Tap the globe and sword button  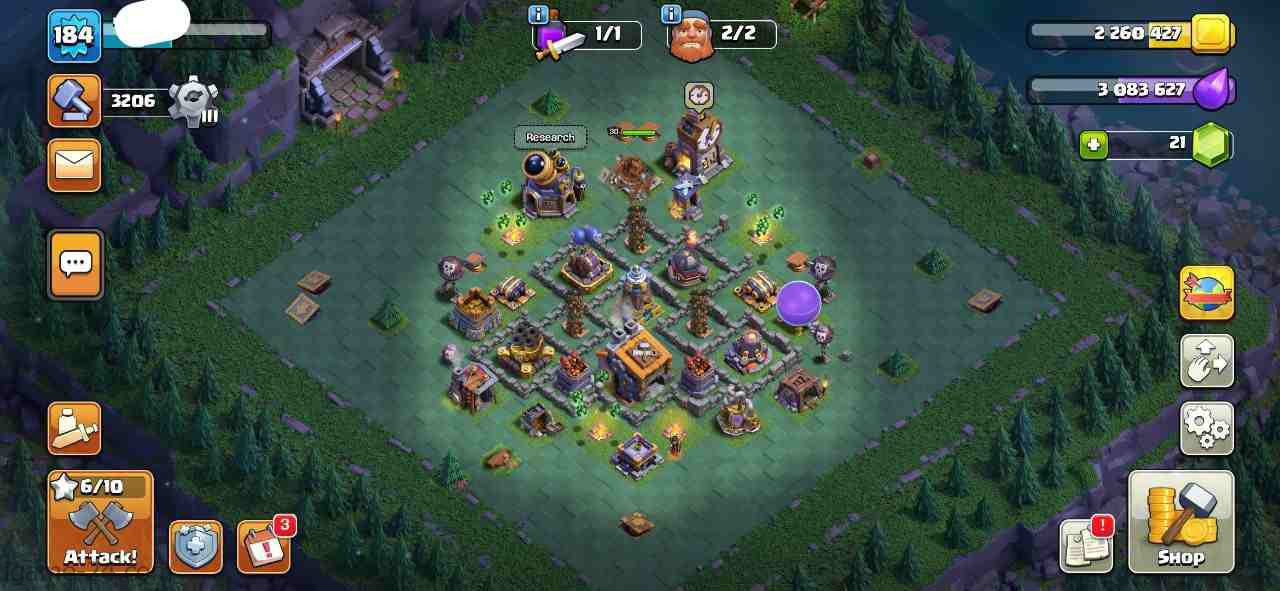click(x=1206, y=293)
